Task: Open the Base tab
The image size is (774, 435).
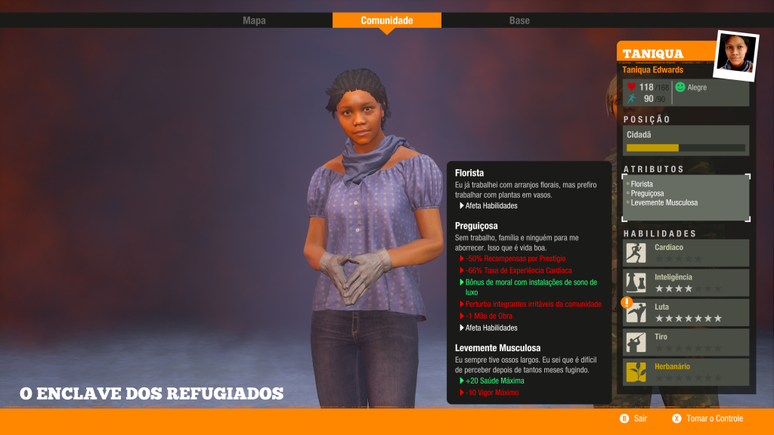Action: [519, 20]
